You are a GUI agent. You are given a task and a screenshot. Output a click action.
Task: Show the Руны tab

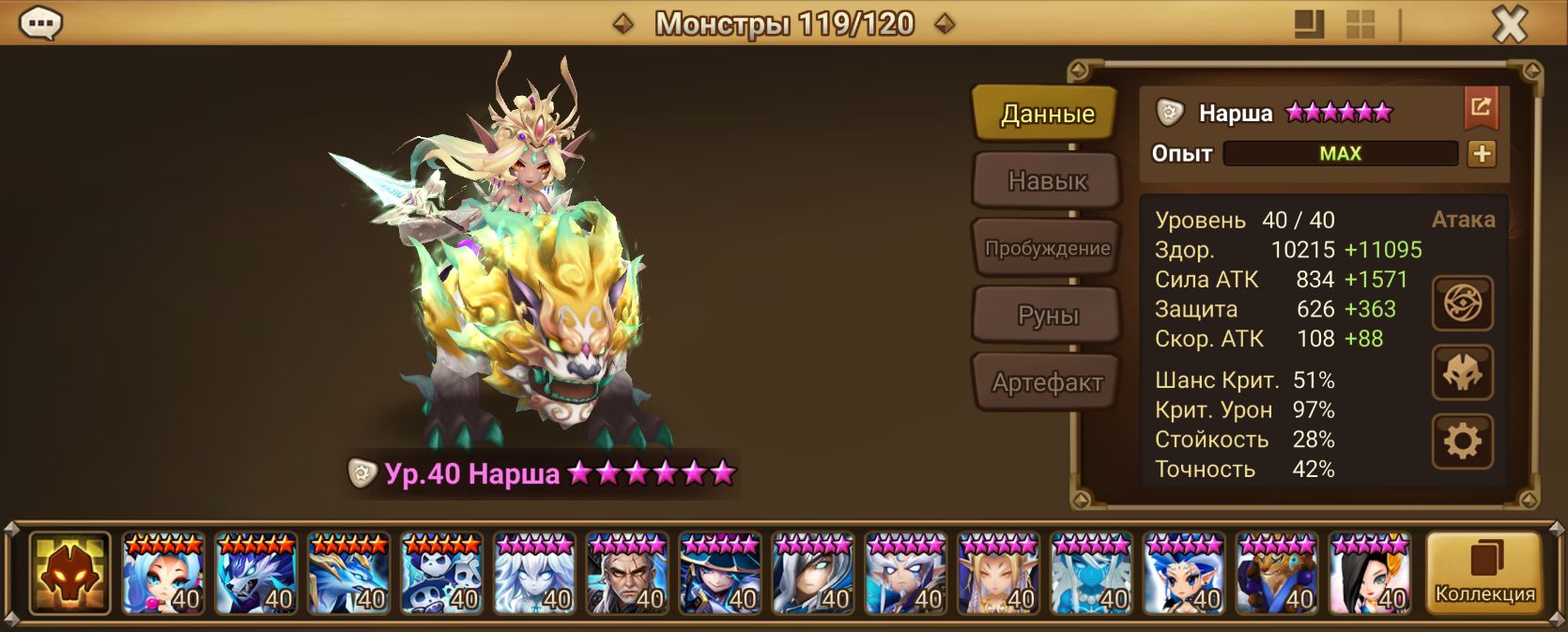(x=1046, y=316)
